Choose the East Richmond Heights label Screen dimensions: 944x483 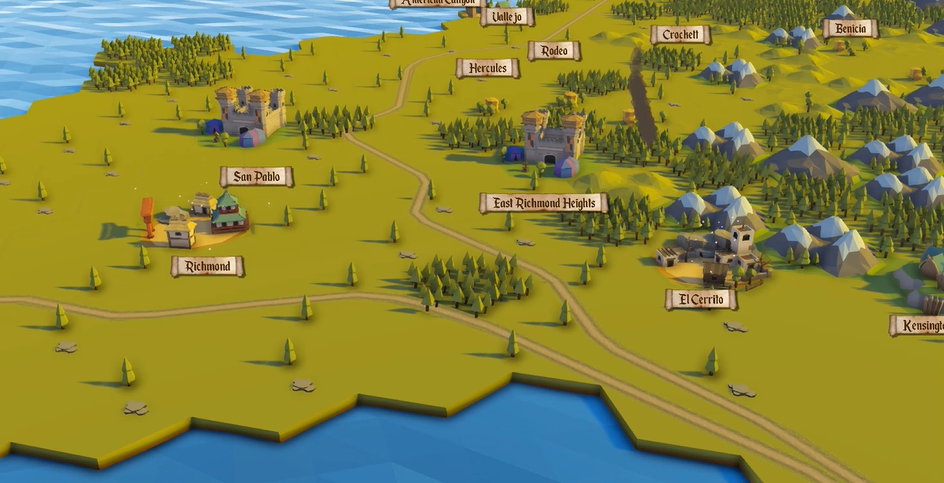pyautogui.click(x=543, y=203)
